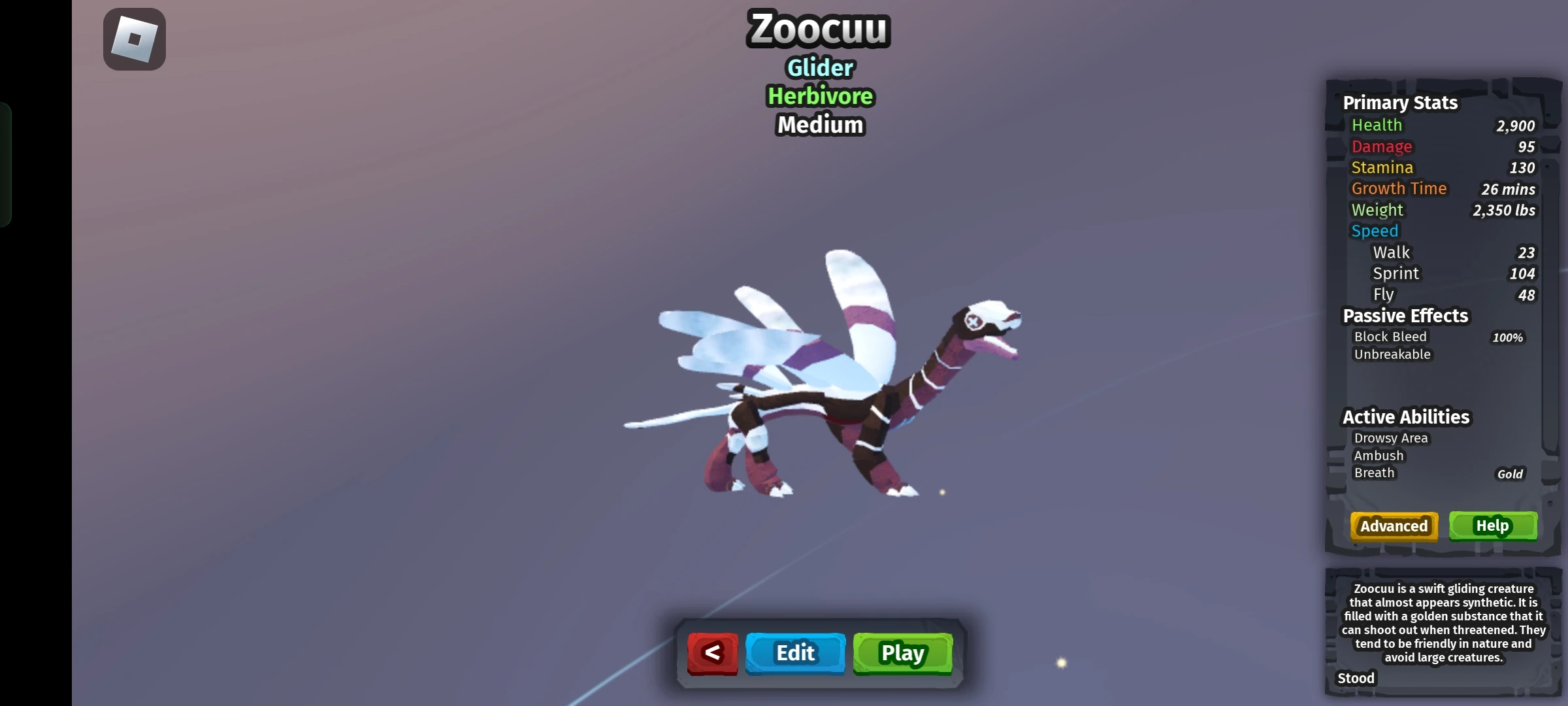The height and width of the screenshot is (706, 1568).
Task: Open the Roblox menu icon
Action: coord(134,39)
